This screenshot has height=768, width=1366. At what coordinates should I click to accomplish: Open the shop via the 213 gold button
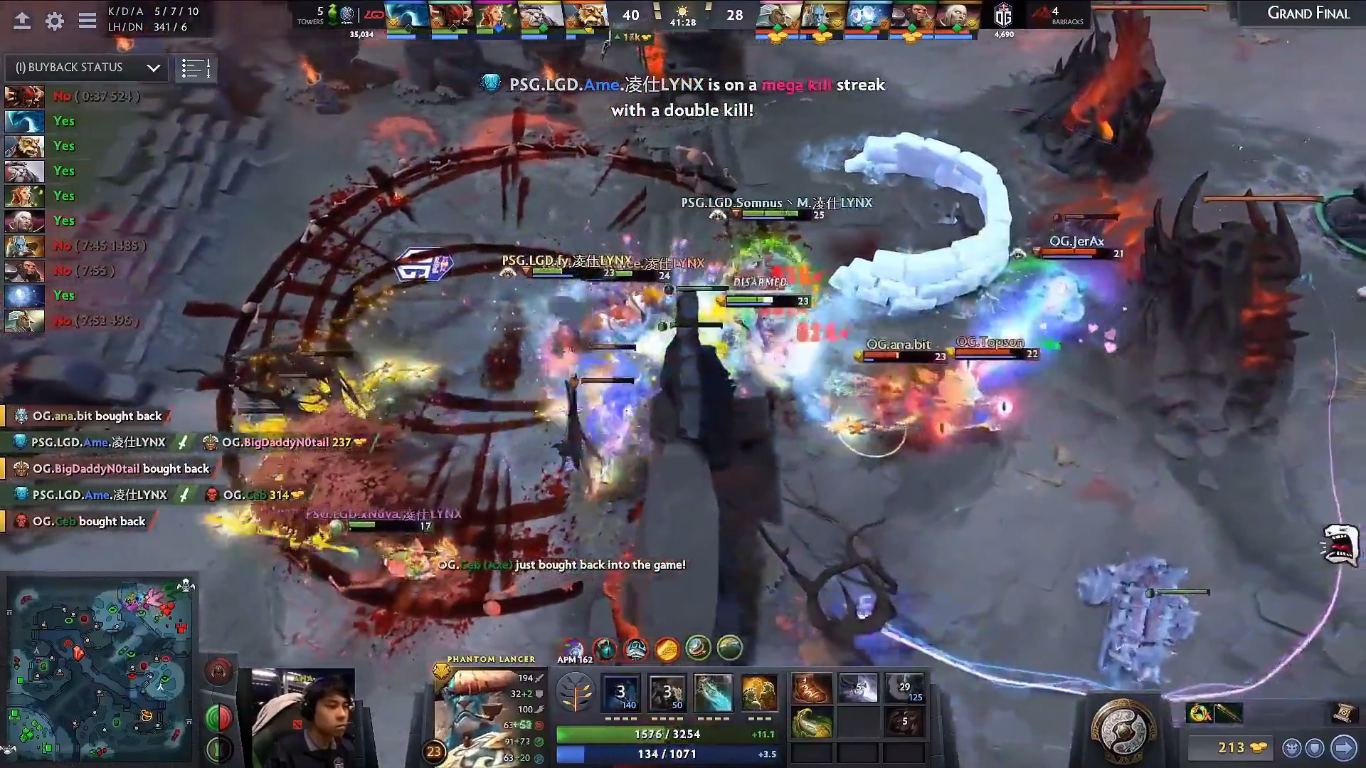point(1228,748)
